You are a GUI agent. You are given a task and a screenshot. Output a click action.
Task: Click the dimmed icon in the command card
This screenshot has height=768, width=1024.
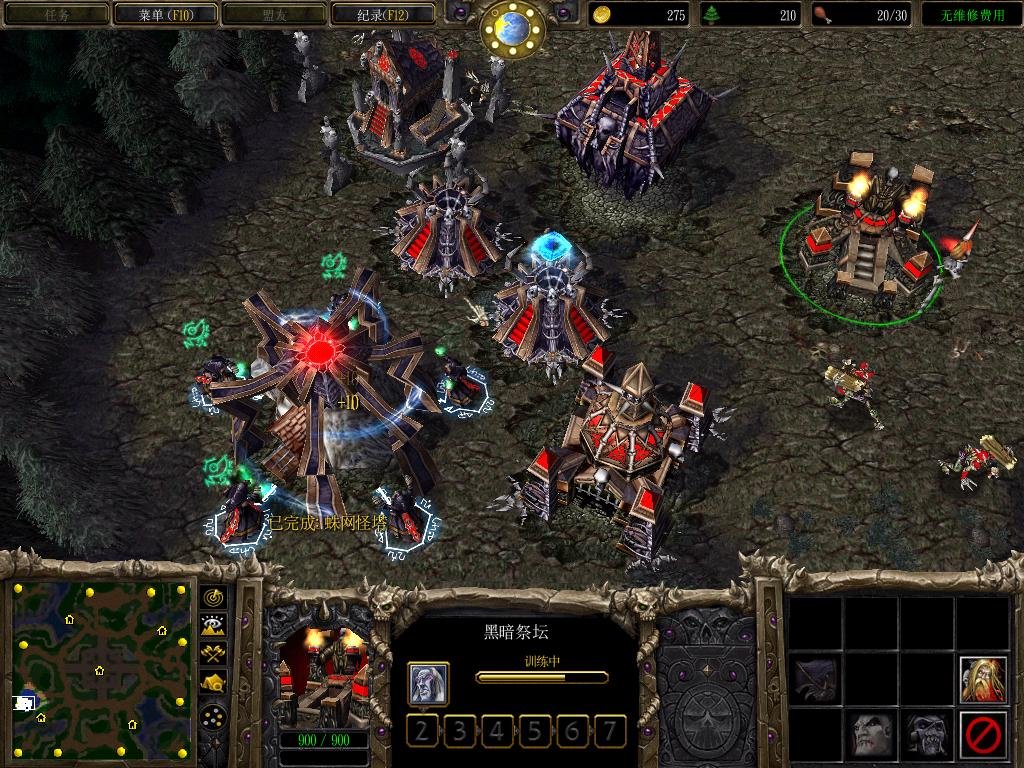[x=815, y=679]
